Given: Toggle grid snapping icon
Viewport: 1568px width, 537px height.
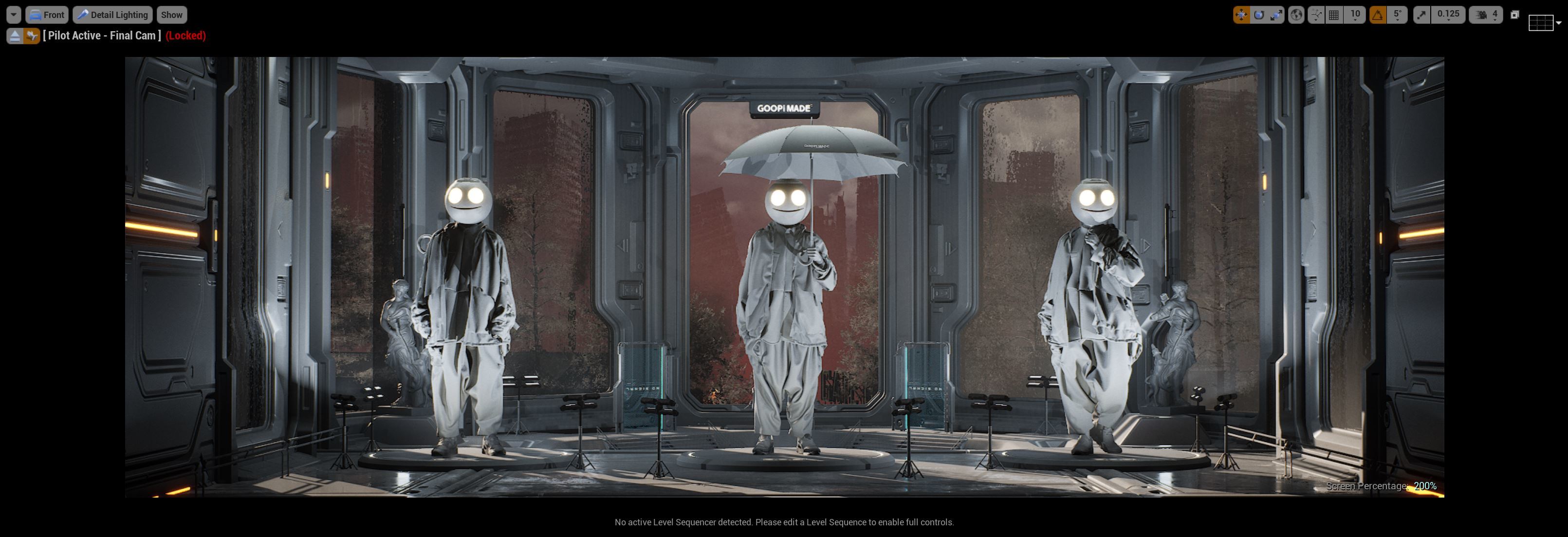Looking at the screenshot, I should [x=1334, y=15].
